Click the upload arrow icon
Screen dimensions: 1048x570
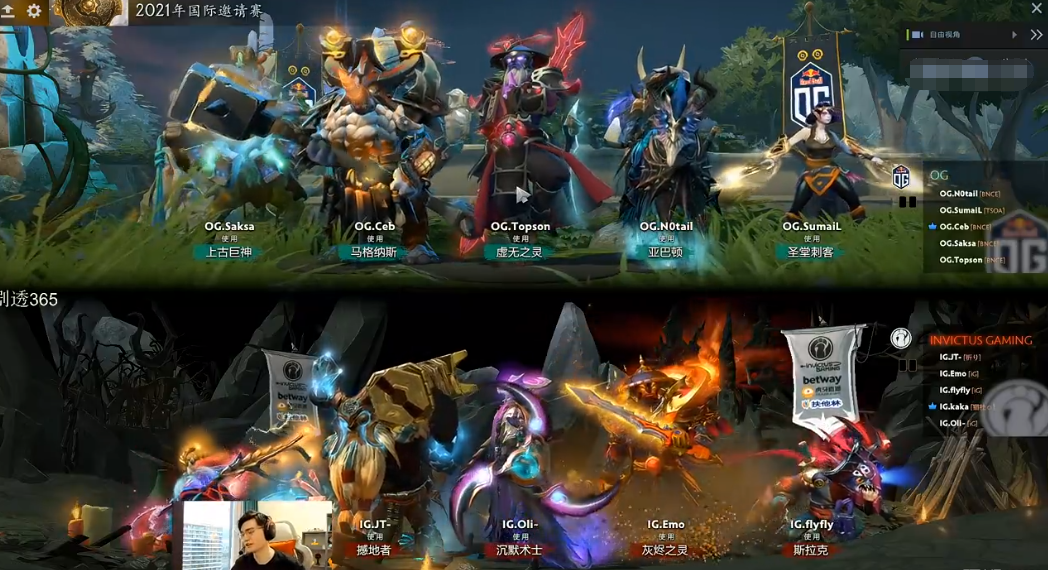(8, 11)
